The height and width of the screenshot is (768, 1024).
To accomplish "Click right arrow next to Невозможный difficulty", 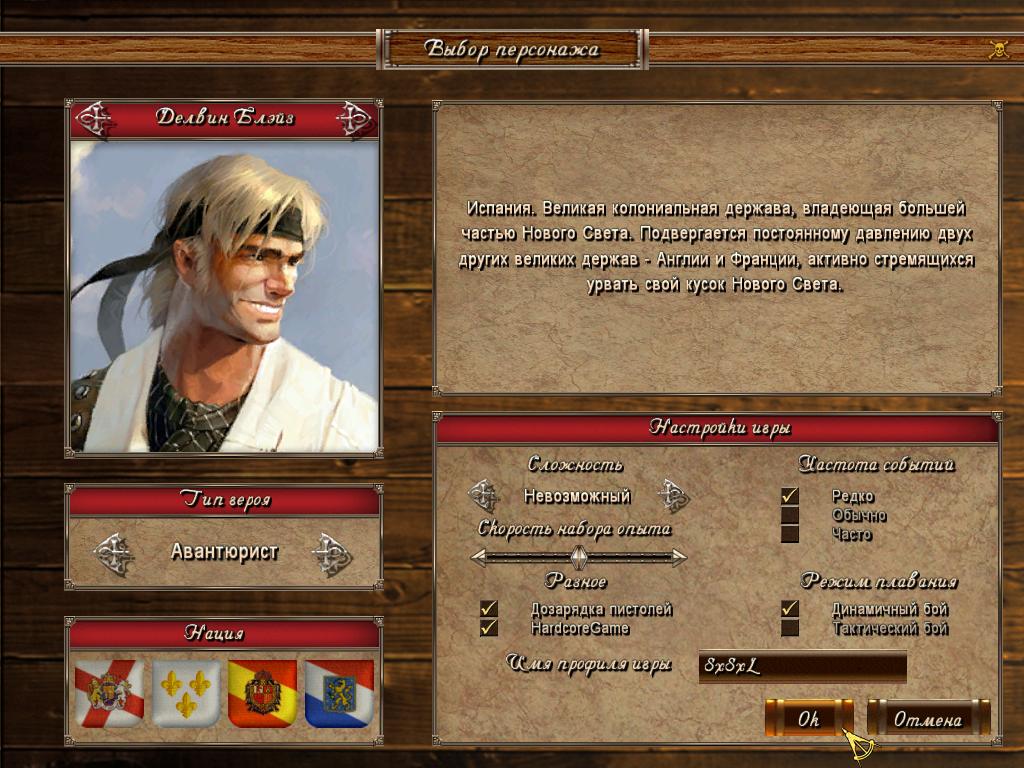I will (x=673, y=495).
